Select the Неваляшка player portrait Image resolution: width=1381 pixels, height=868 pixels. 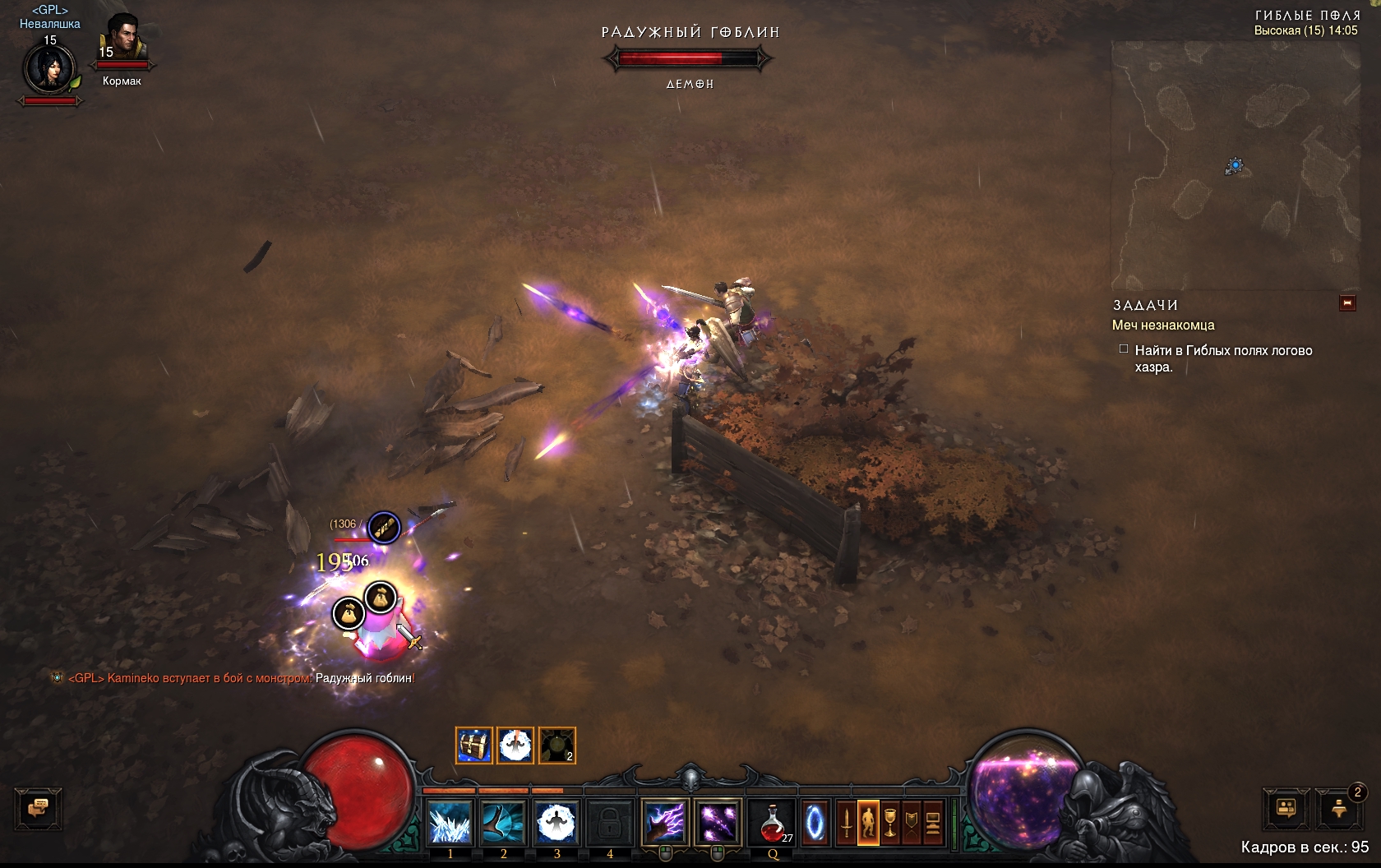point(50,69)
